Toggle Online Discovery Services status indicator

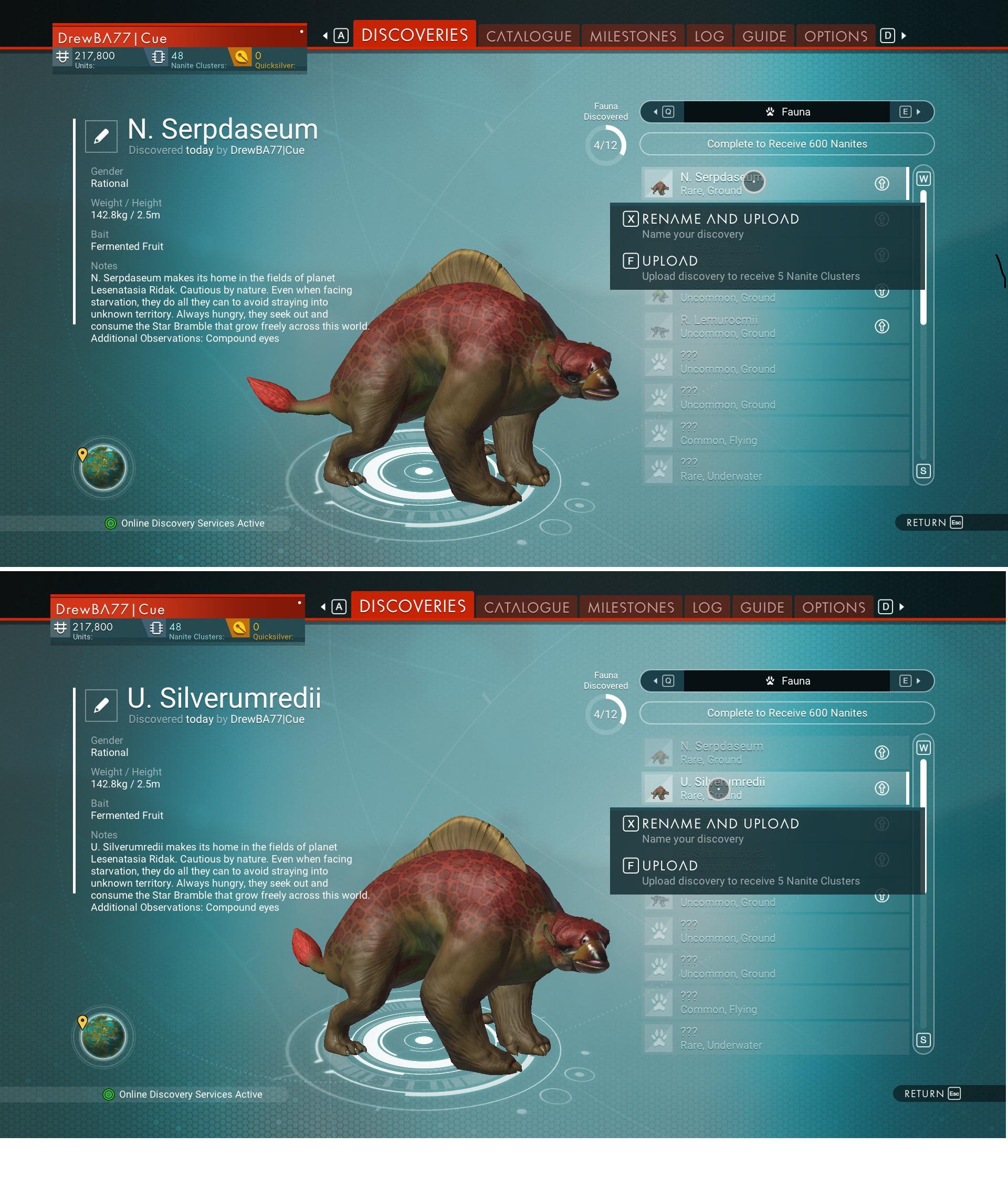point(111,523)
